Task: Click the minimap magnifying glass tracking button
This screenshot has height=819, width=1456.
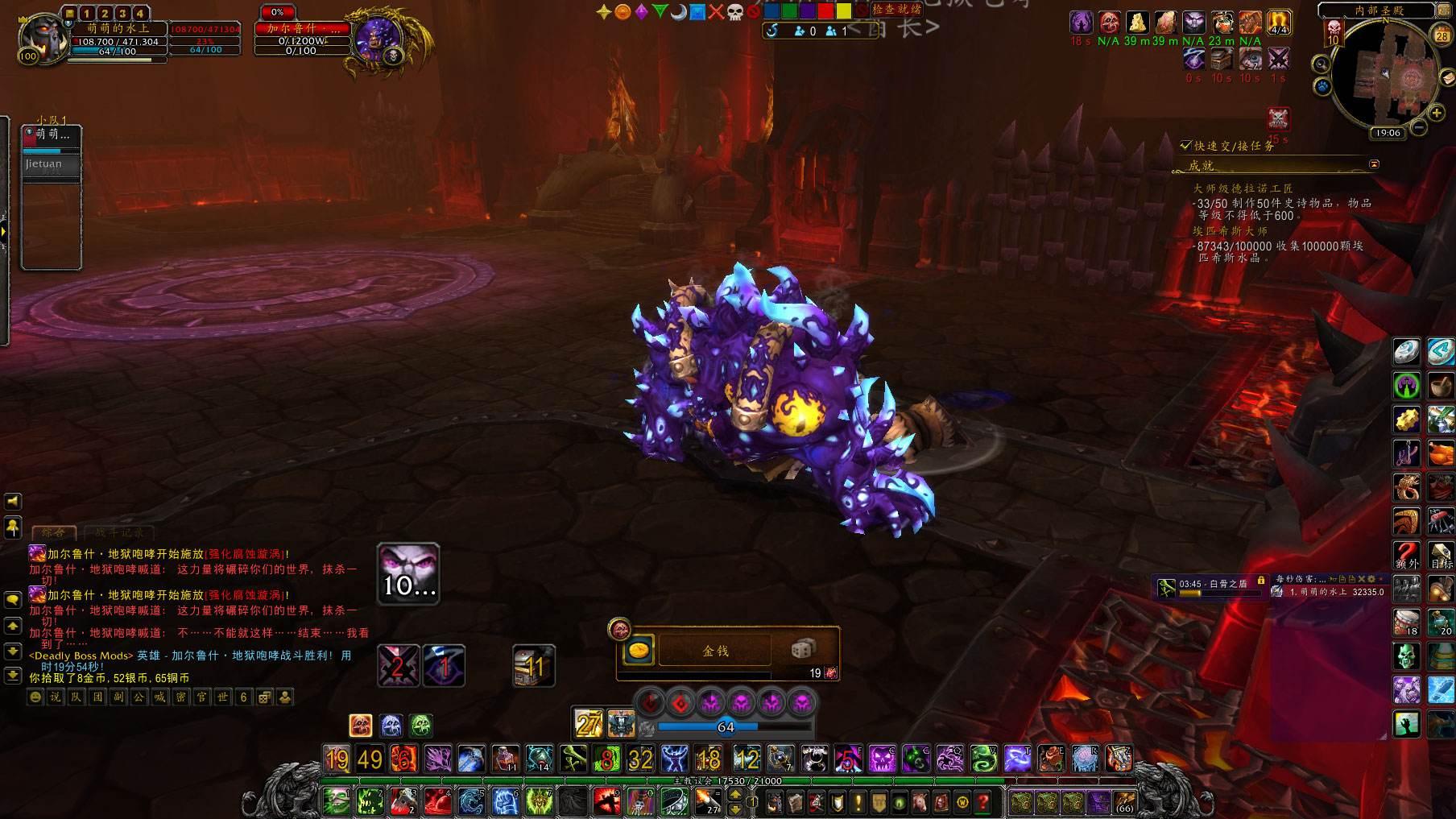Action: (x=1321, y=64)
